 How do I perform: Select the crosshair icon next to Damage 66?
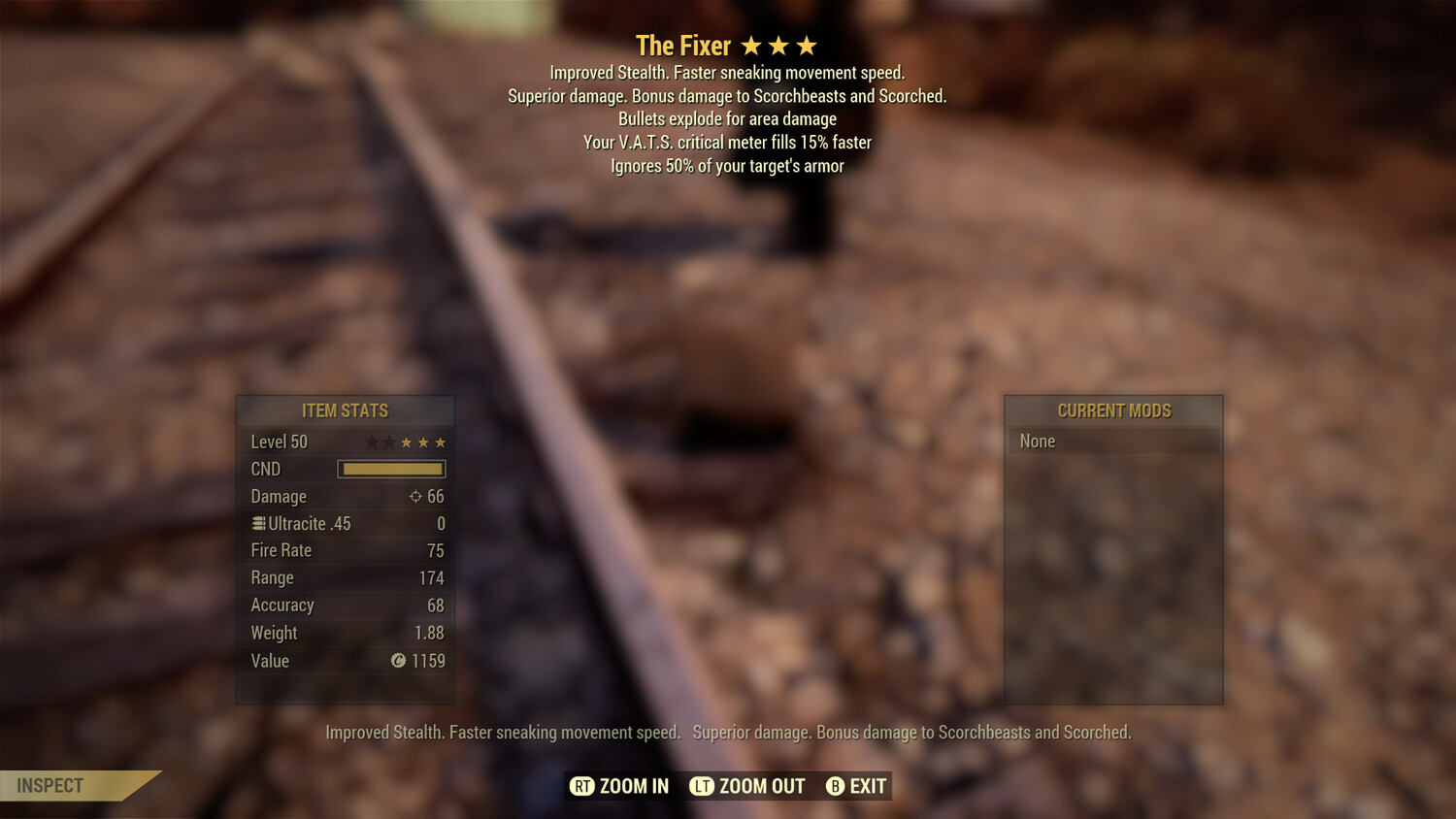coord(415,496)
